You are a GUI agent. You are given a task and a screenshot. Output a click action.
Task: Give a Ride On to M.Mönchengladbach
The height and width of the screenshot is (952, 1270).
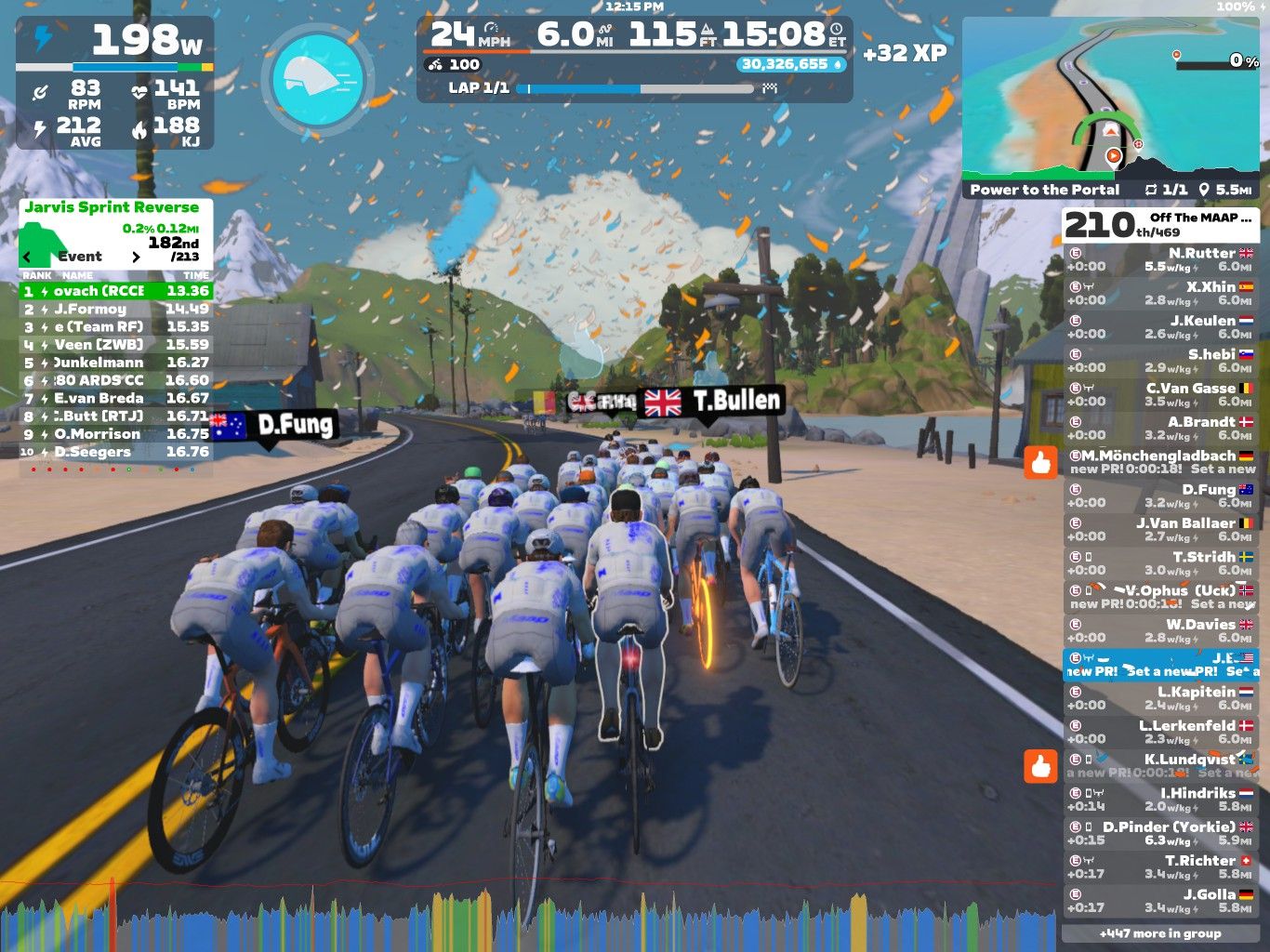(x=1041, y=460)
